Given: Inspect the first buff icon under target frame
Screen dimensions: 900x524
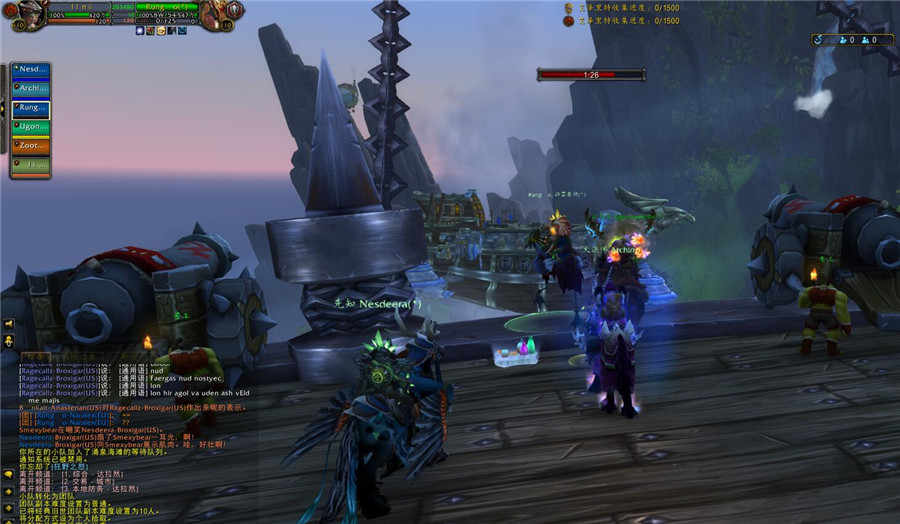Looking at the screenshot, I should point(140,30).
